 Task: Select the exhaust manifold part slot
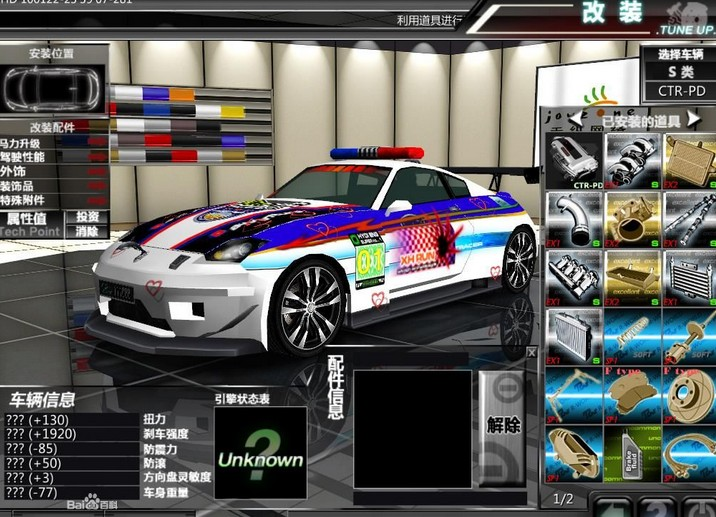pyautogui.click(x=630, y=161)
